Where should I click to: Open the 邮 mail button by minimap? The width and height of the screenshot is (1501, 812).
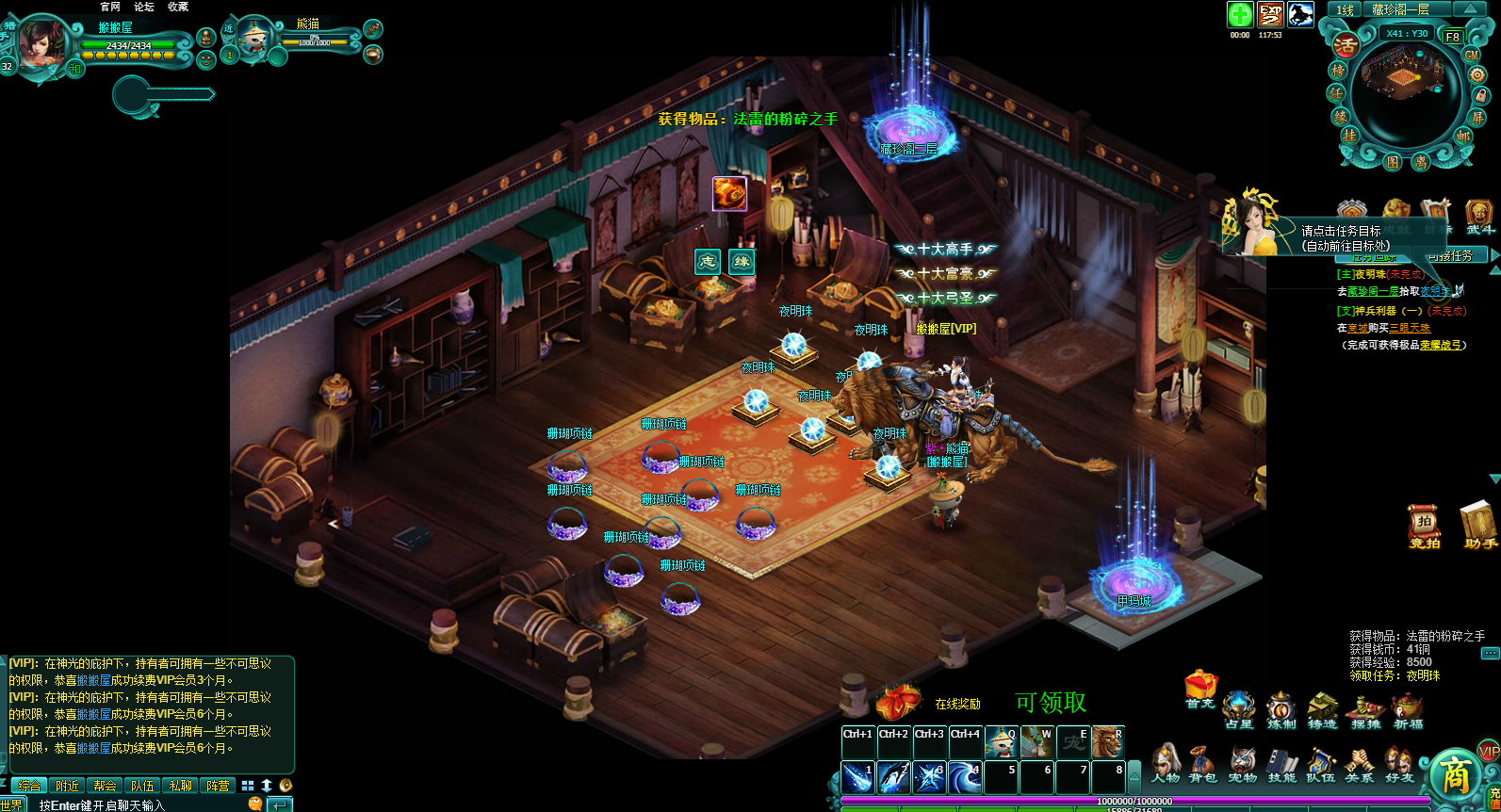click(1463, 136)
